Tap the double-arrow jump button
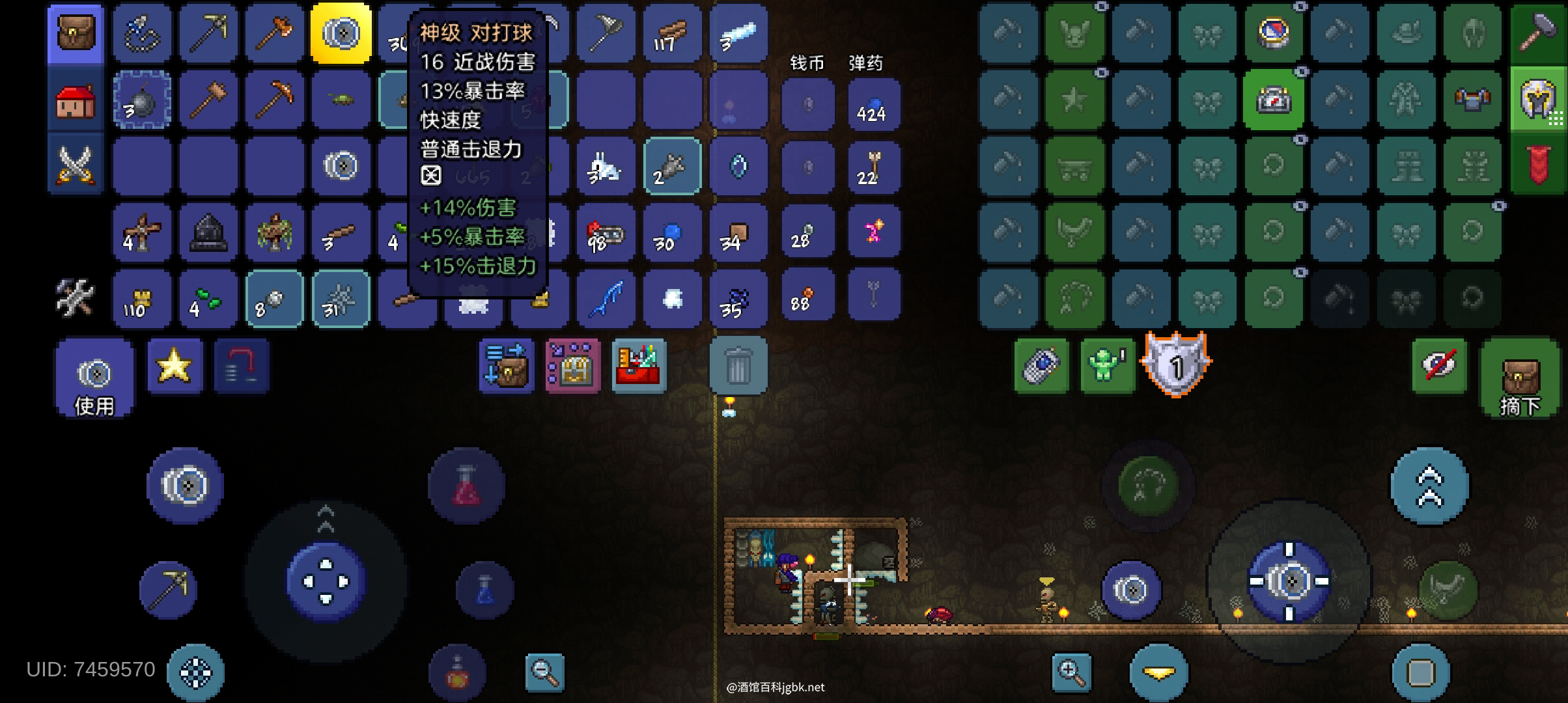1568x703 pixels. [1429, 486]
